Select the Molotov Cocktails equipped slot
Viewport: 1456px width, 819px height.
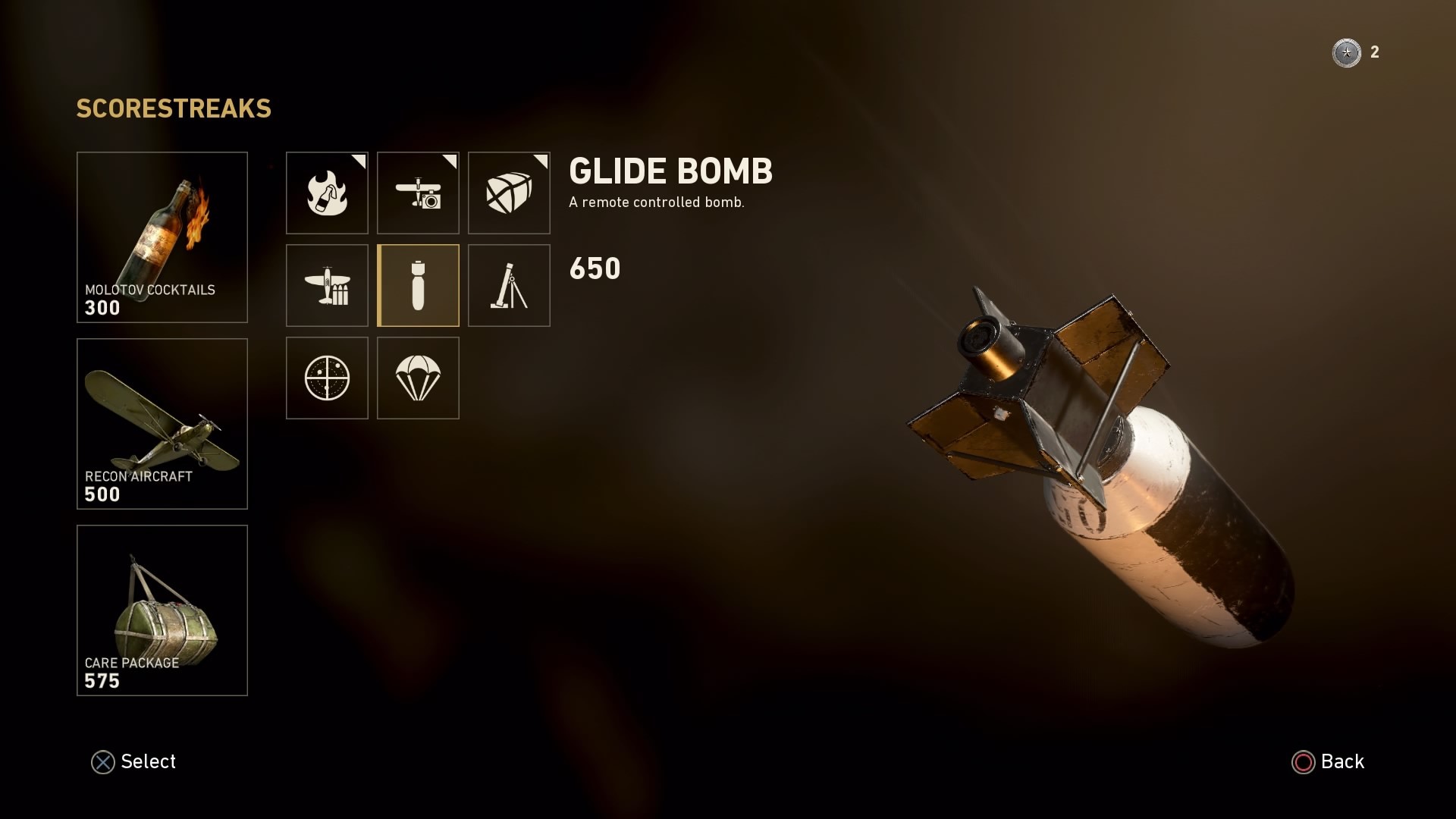[162, 237]
